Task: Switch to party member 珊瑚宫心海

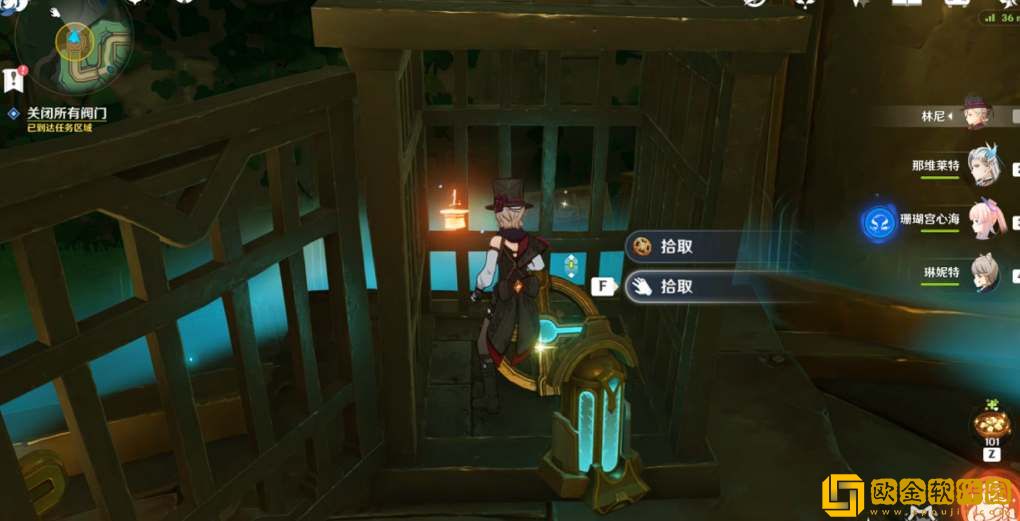Action: [982, 220]
